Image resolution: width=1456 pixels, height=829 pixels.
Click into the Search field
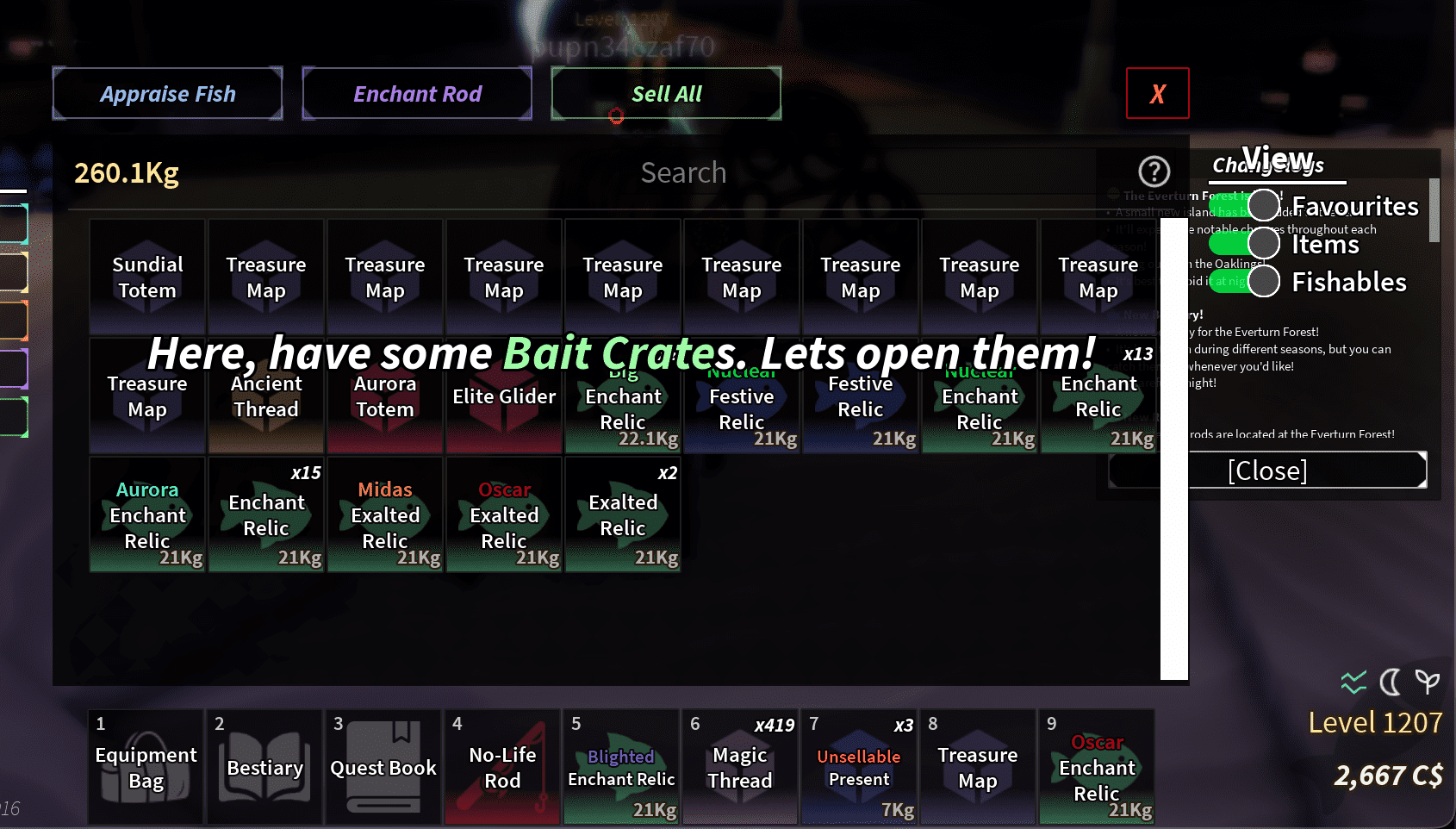coord(683,172)
